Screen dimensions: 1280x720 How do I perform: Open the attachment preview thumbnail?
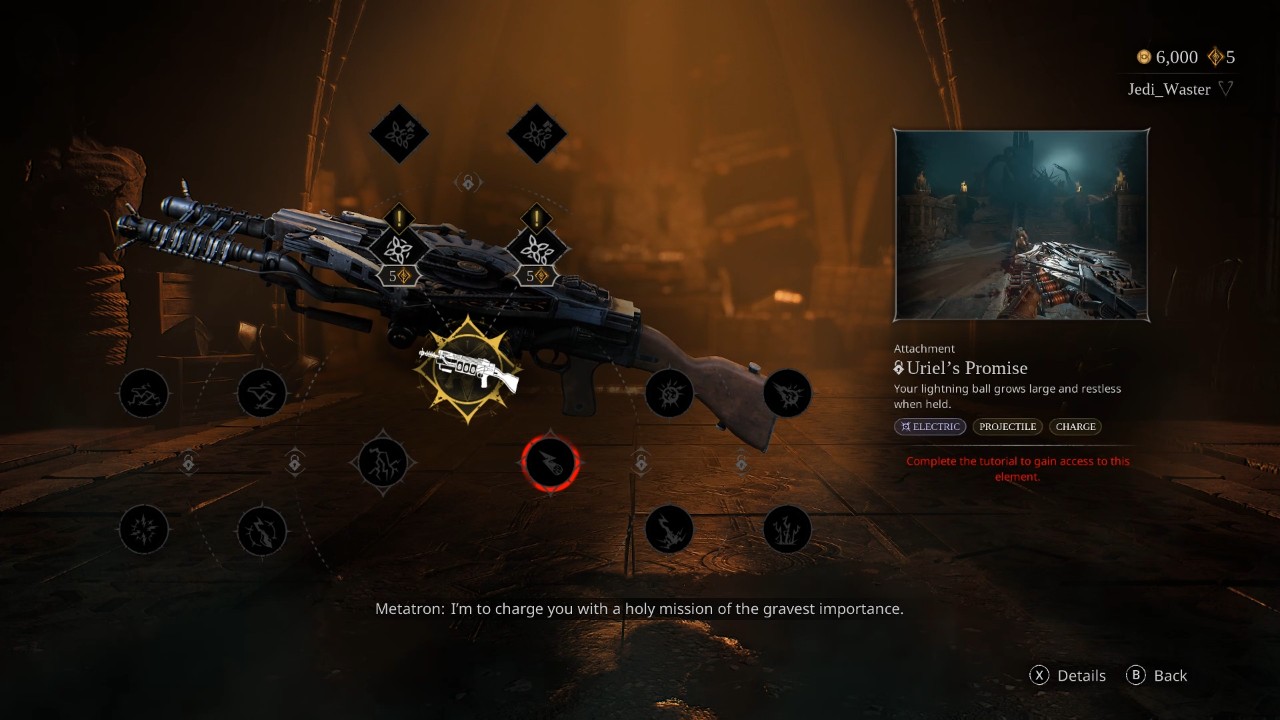pos(1021,225)
